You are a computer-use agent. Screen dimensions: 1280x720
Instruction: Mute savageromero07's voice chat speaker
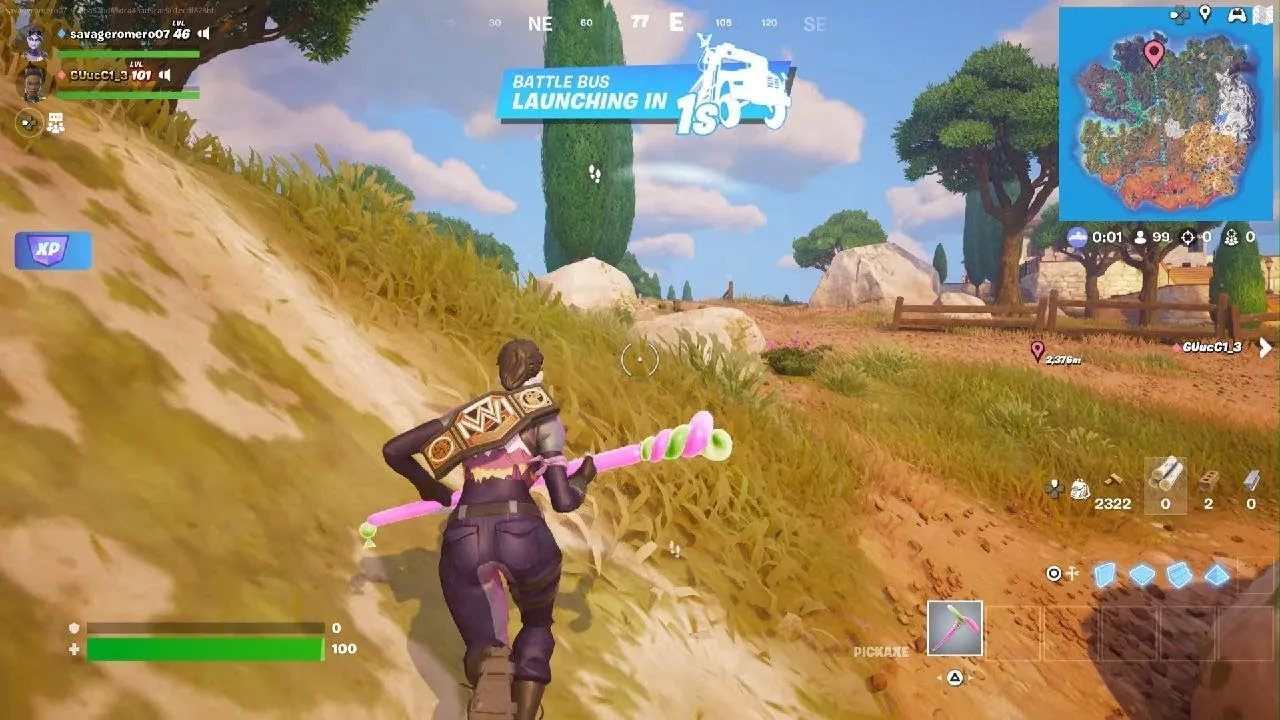(x=202, y=34)
